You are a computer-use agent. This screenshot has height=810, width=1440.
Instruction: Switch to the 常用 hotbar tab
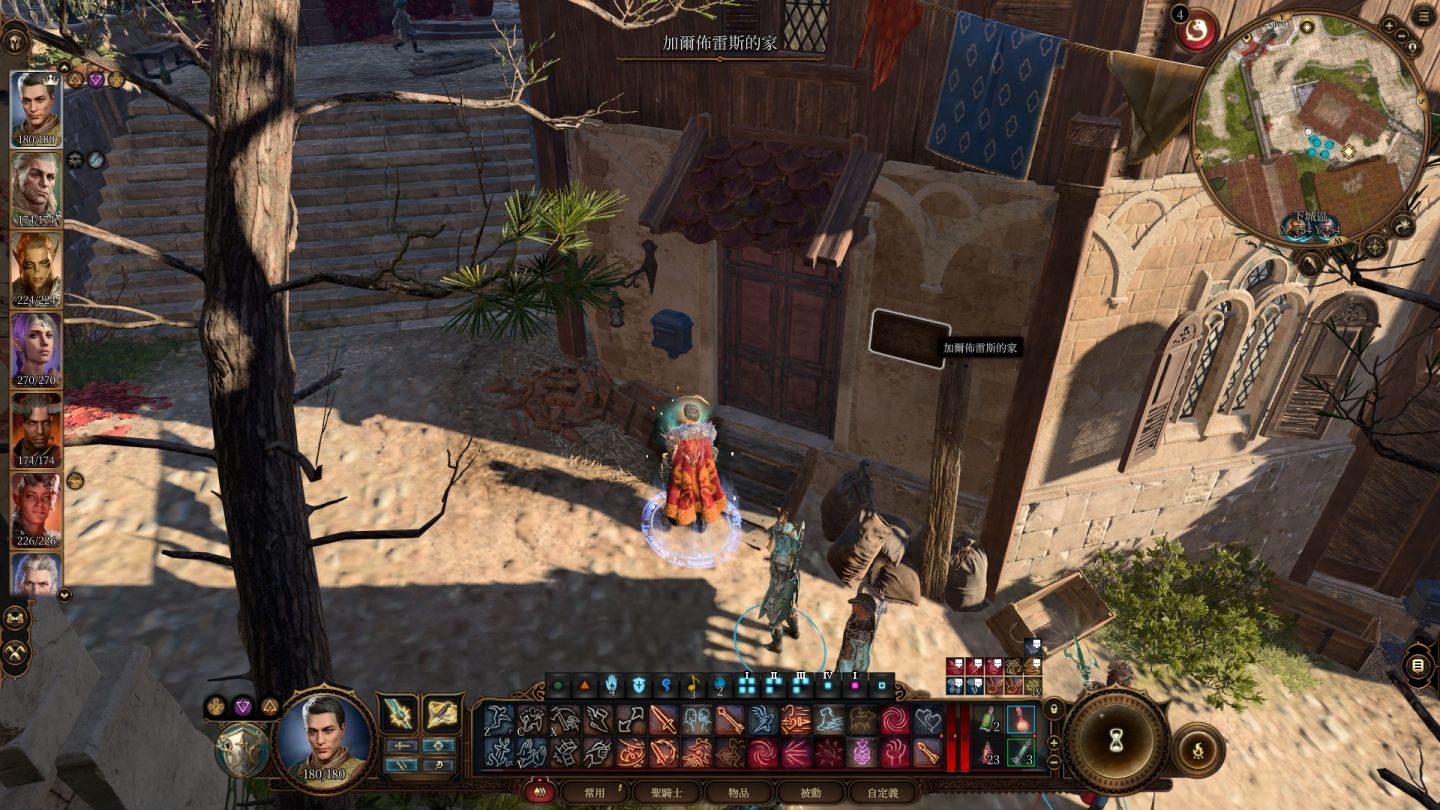point(595,792)
